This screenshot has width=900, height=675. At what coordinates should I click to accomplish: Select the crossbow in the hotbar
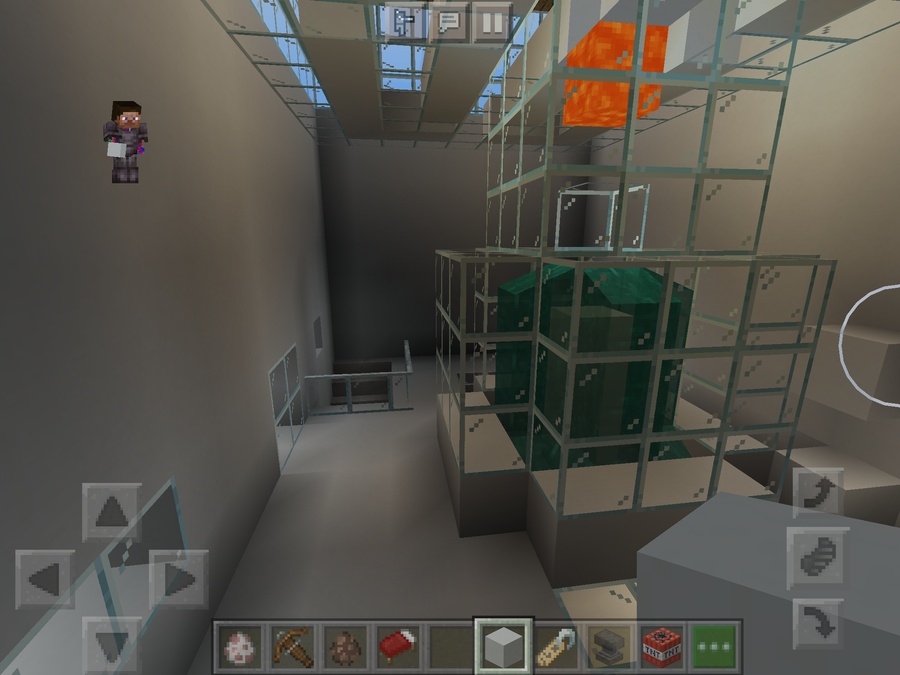(293, 647)
